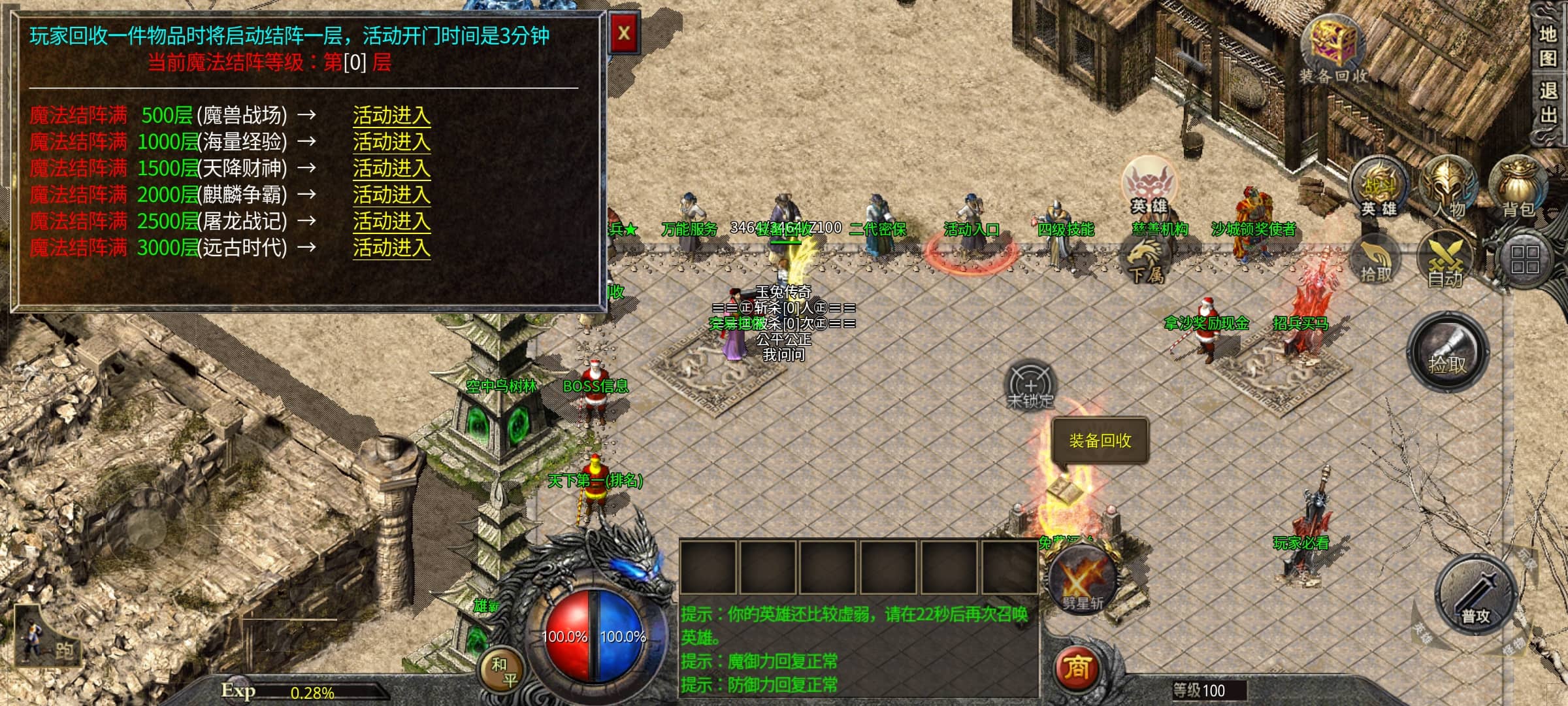Enter the 500层 魔兽战场 activity

(x=391, y=116)
